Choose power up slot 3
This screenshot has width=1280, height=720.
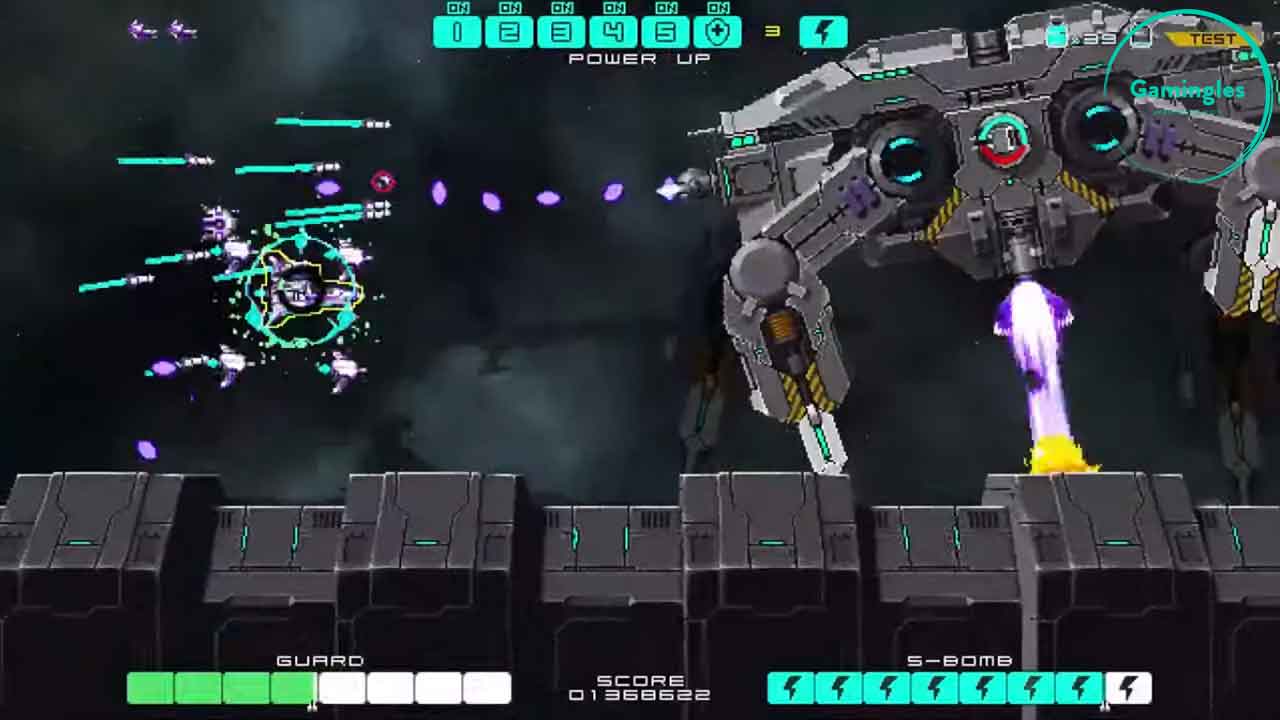(561, 32)
